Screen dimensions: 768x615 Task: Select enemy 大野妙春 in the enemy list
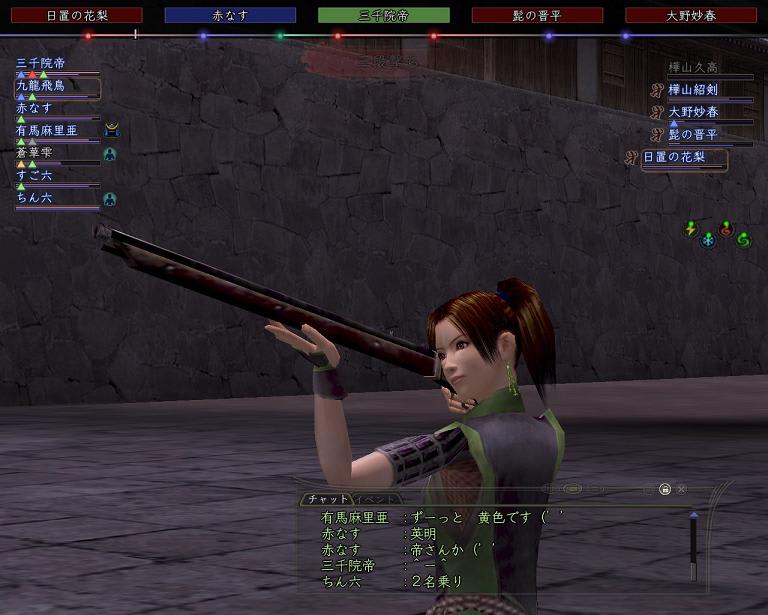[x=694, y=113]
